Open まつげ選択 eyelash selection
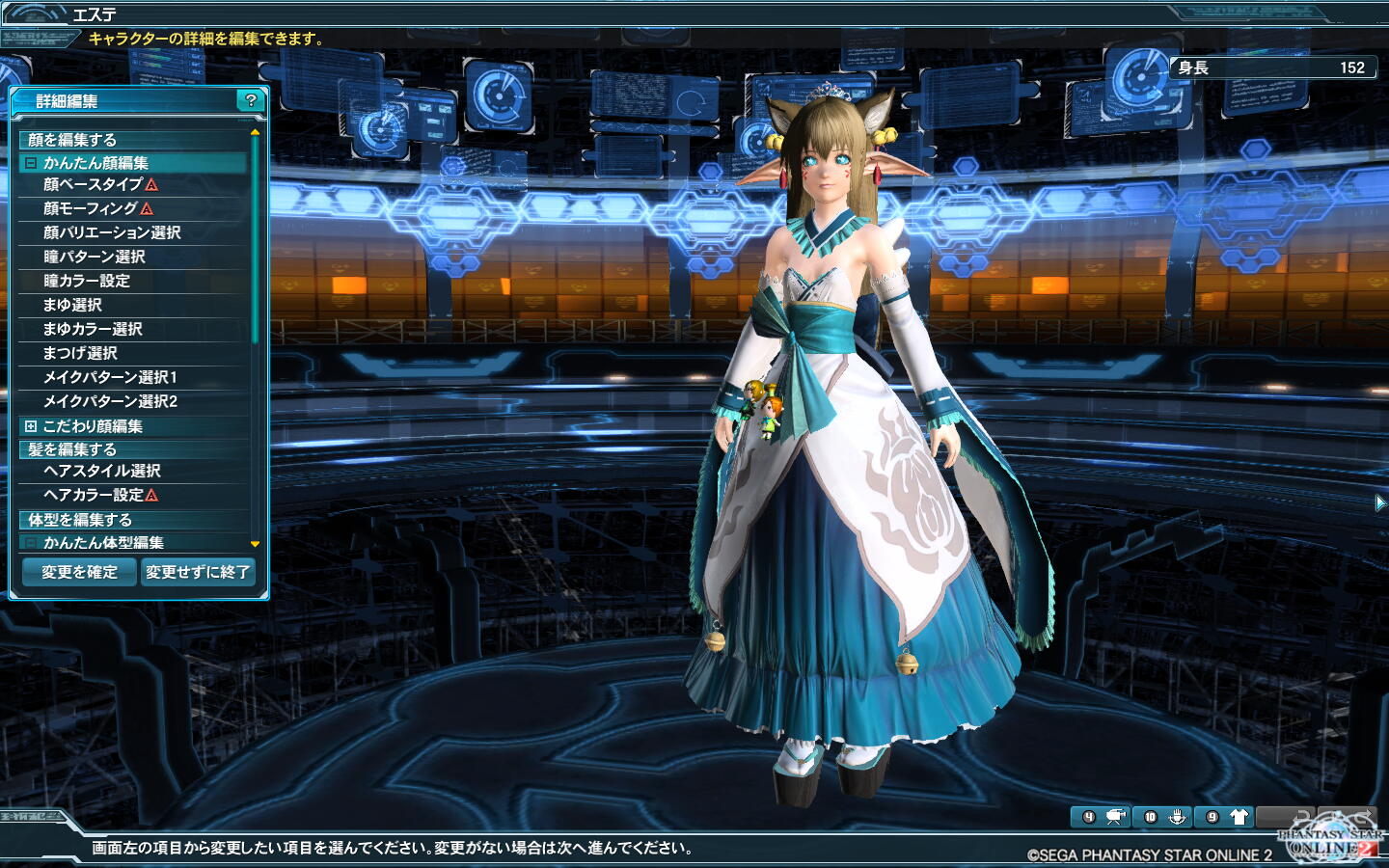Viewport: 1389px width, 868px height. [80, 353]
